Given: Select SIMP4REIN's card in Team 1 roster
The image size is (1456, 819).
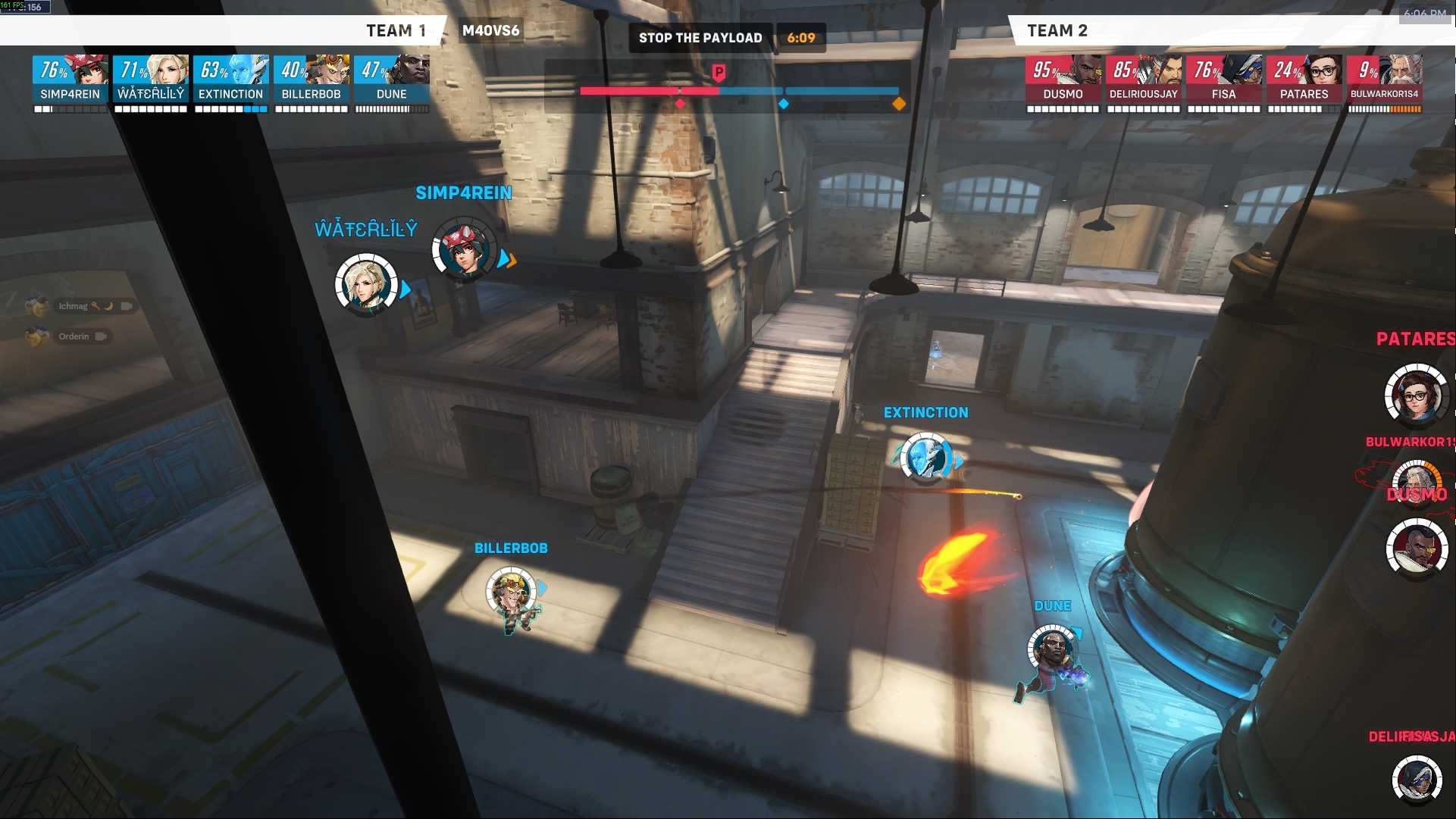Looking at the screenshot, I should [70, 79].
